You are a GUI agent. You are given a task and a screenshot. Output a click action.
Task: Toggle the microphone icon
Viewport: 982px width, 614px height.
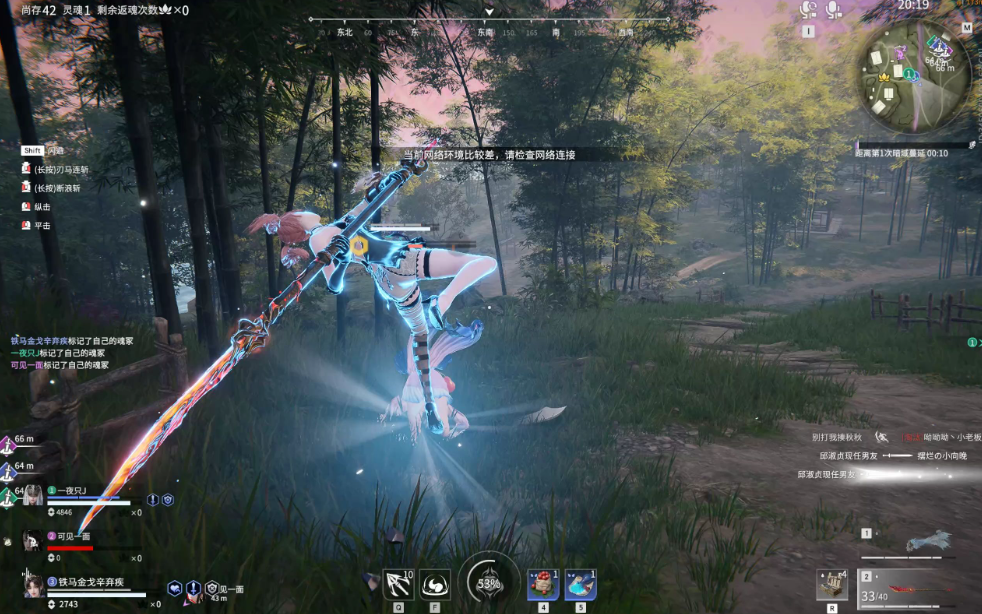tap(834, 10)
